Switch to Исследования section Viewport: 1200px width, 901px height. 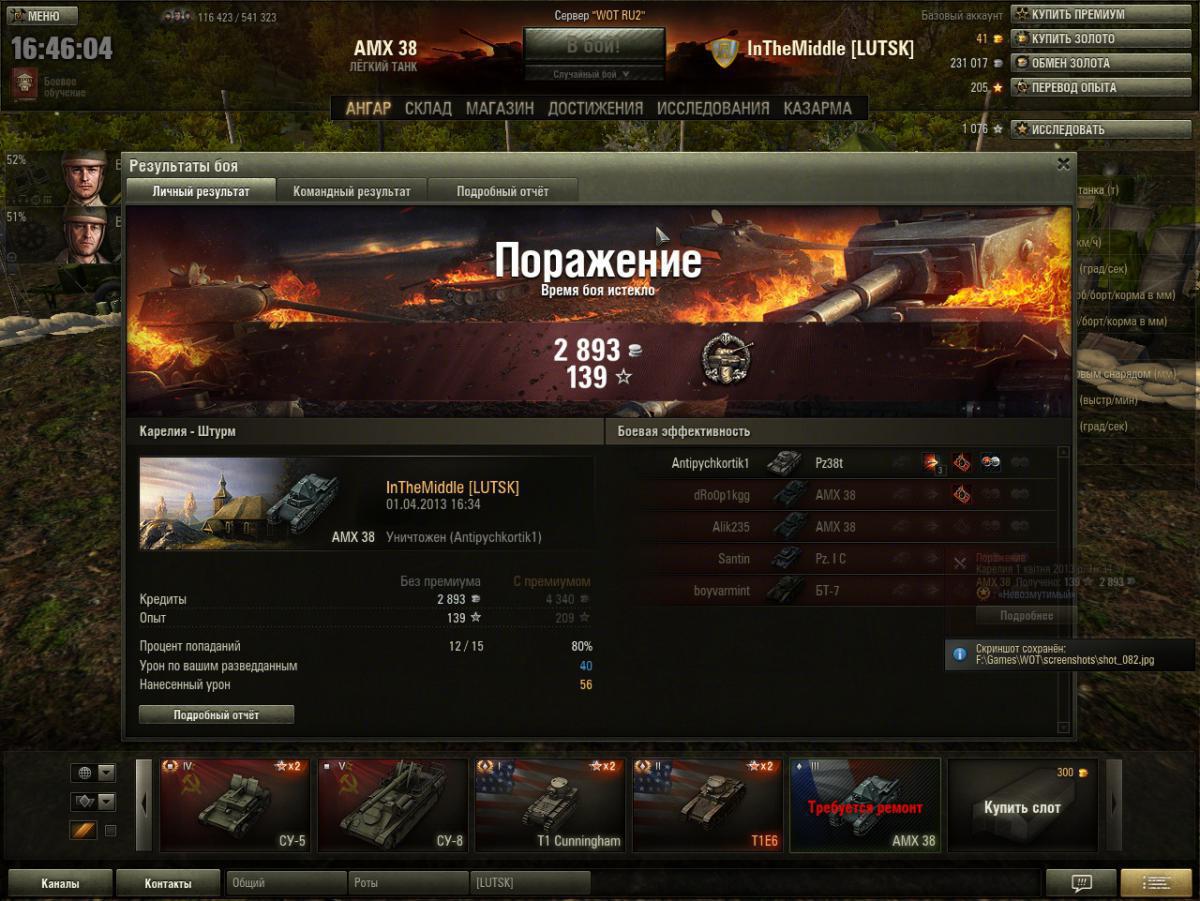pyautogui.click(x=713, y=108)
